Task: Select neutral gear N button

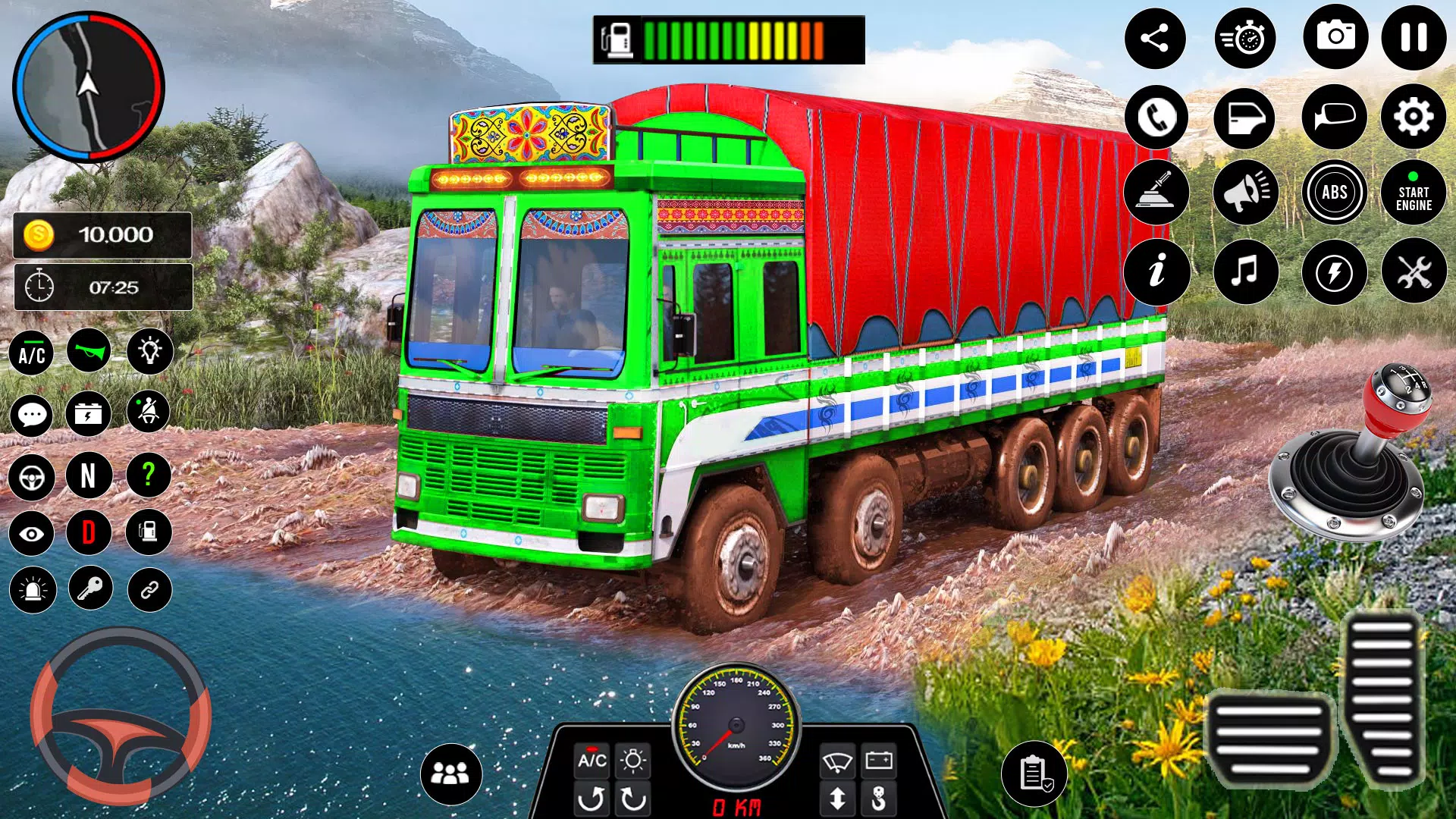Action: coord(89,476)
